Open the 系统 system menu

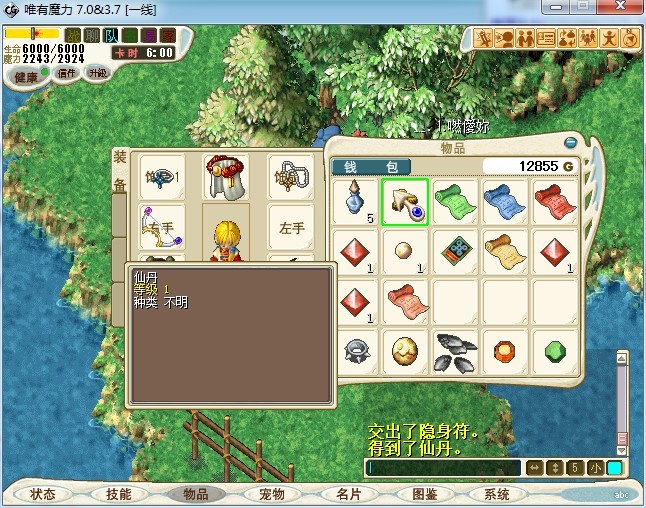point(497,494)
